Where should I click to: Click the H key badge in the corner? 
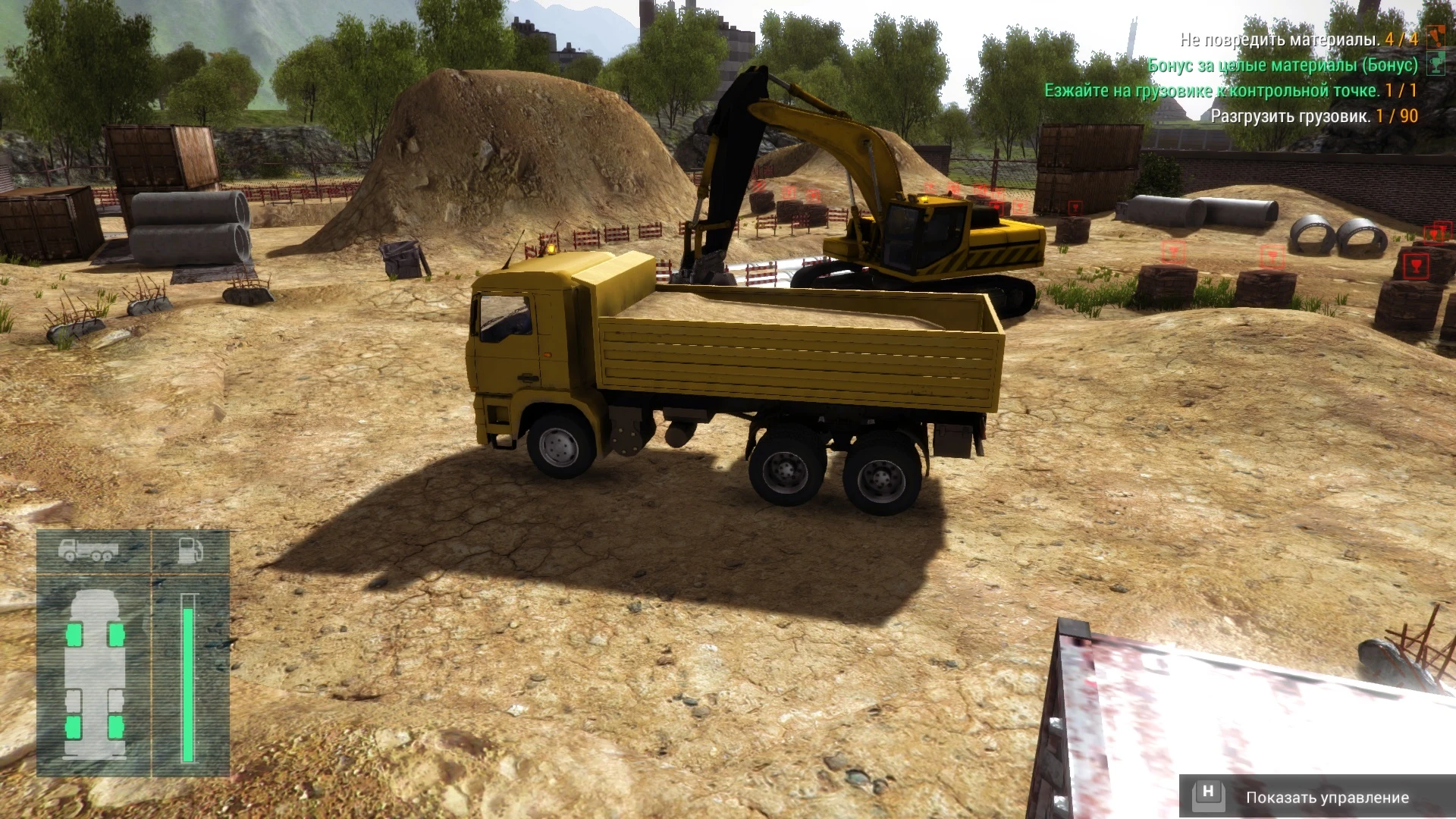coord(1209,795)
